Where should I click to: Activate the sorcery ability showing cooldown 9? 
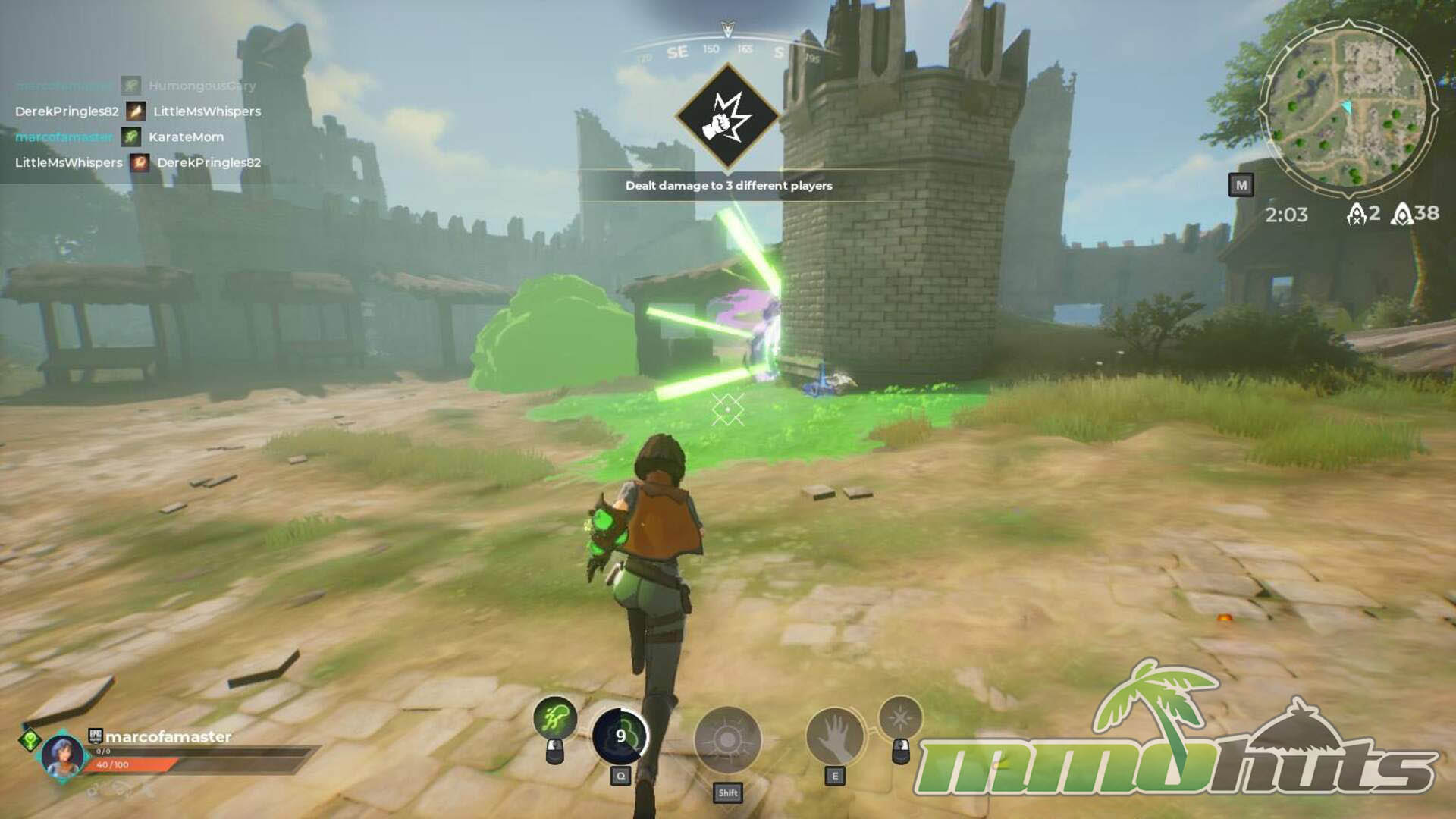pos(620,736)
